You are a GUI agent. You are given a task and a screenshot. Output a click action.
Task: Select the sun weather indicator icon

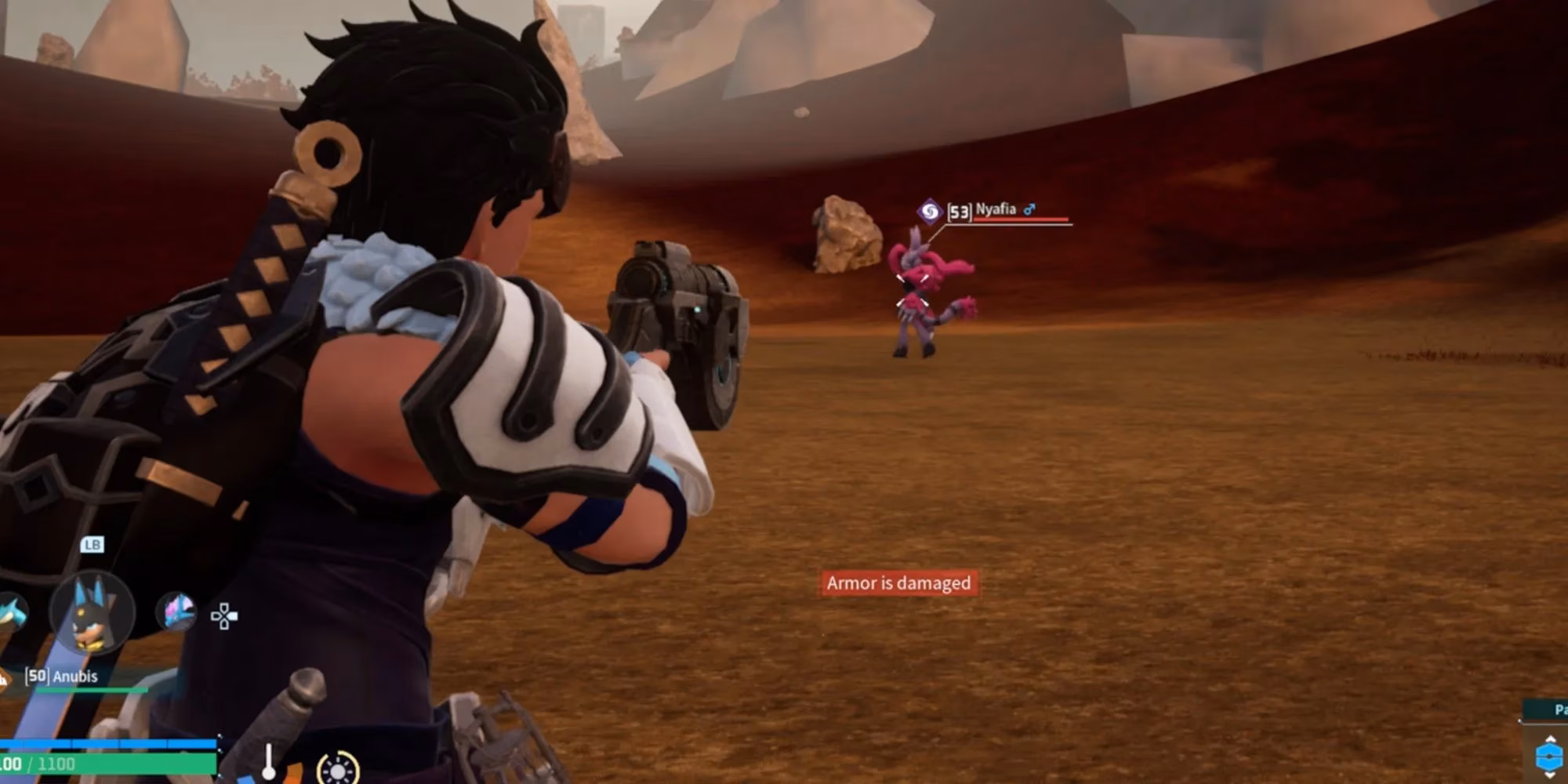coord(337,770)
